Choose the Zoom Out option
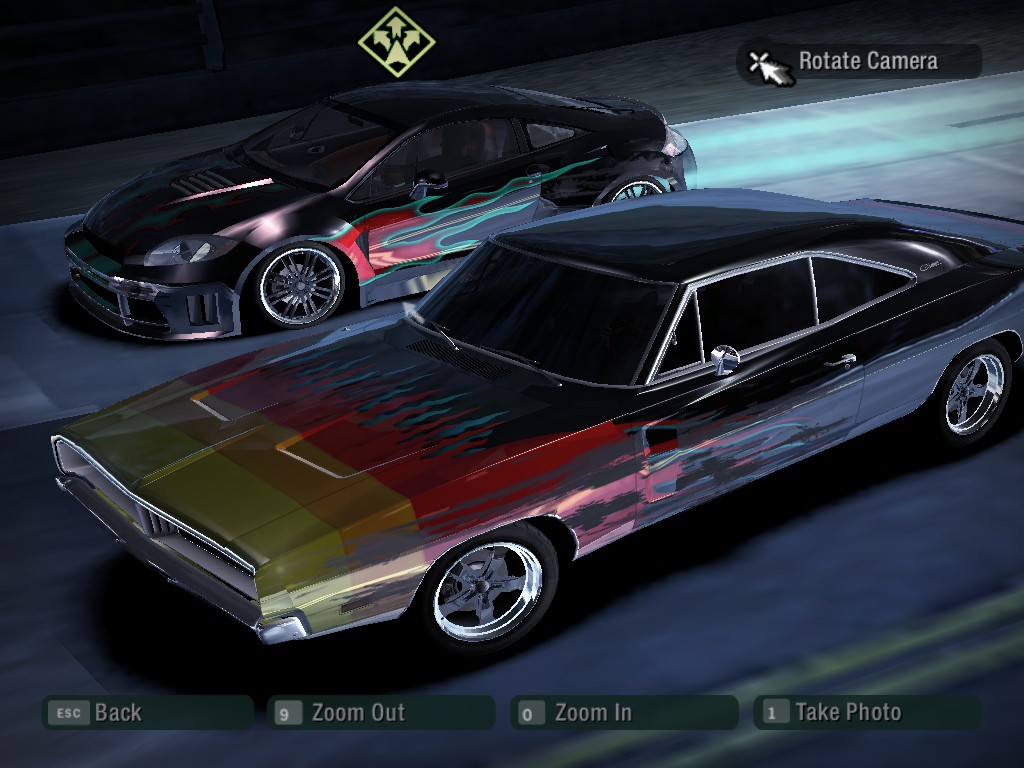Image resolution: width=1024 pixels, height=768 pixels. coord(380,713)
